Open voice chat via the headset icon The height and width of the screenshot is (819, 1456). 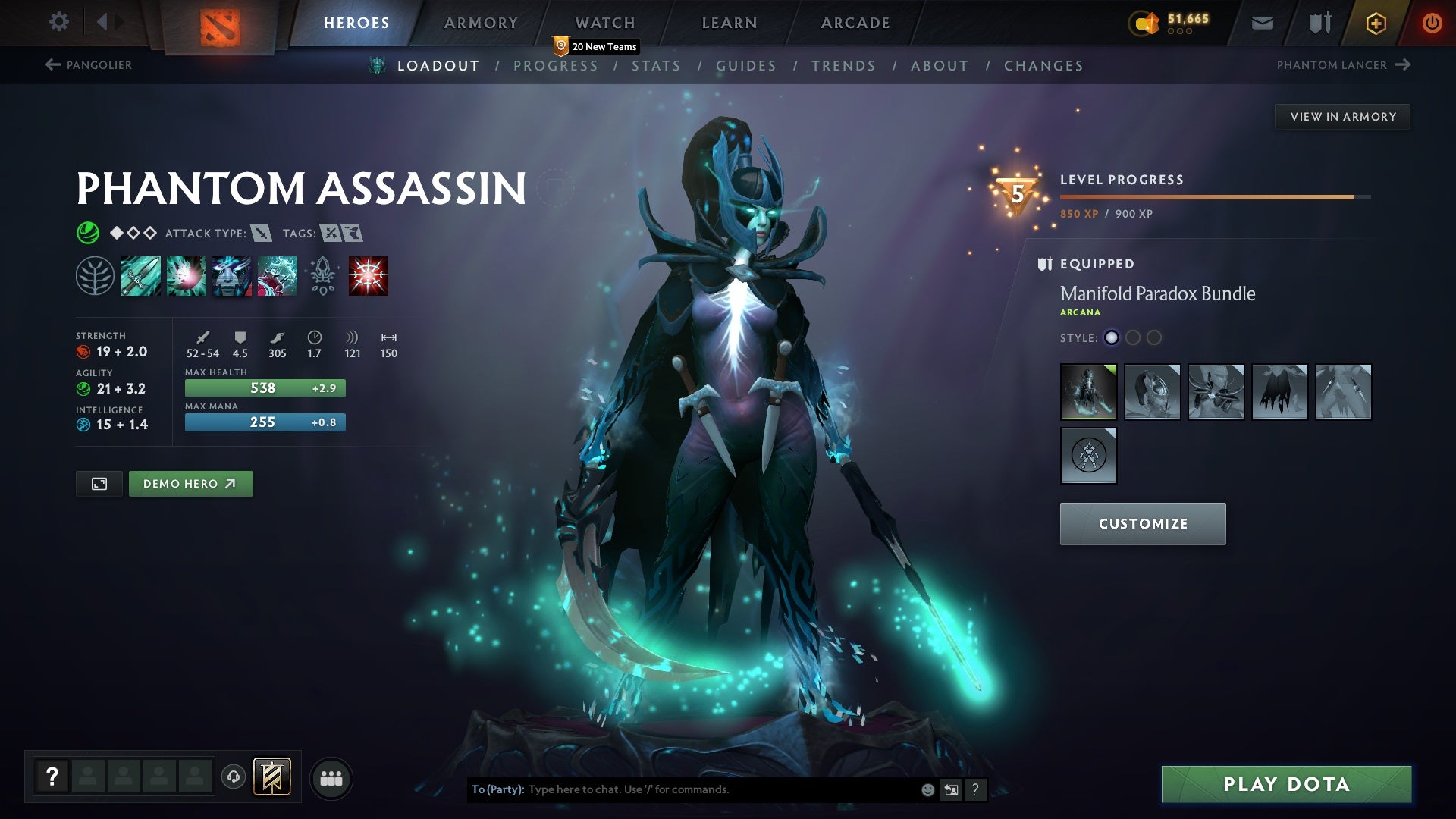(x=233, y=777)
